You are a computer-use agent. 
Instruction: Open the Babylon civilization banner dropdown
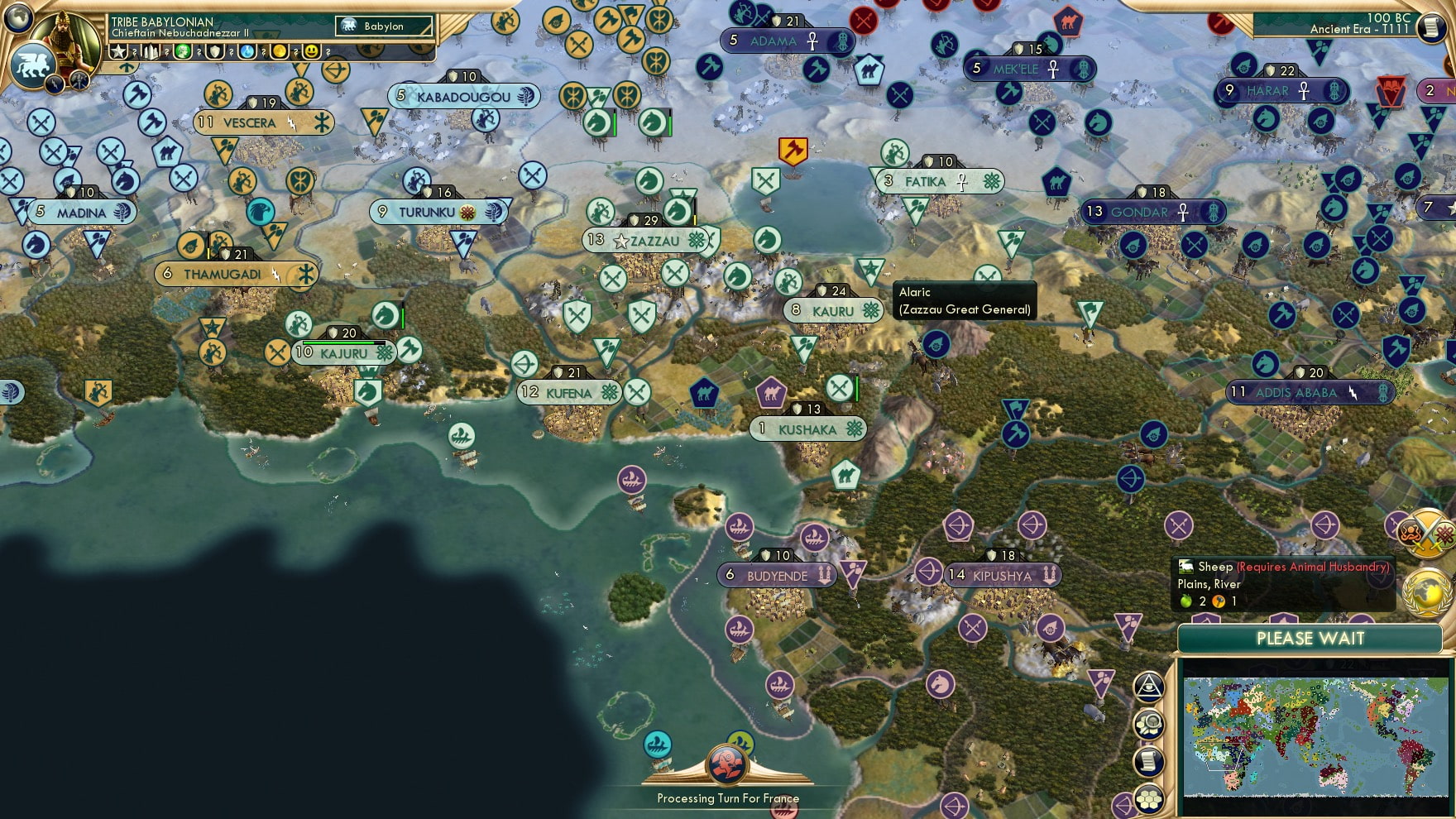(x=385, y=26)
